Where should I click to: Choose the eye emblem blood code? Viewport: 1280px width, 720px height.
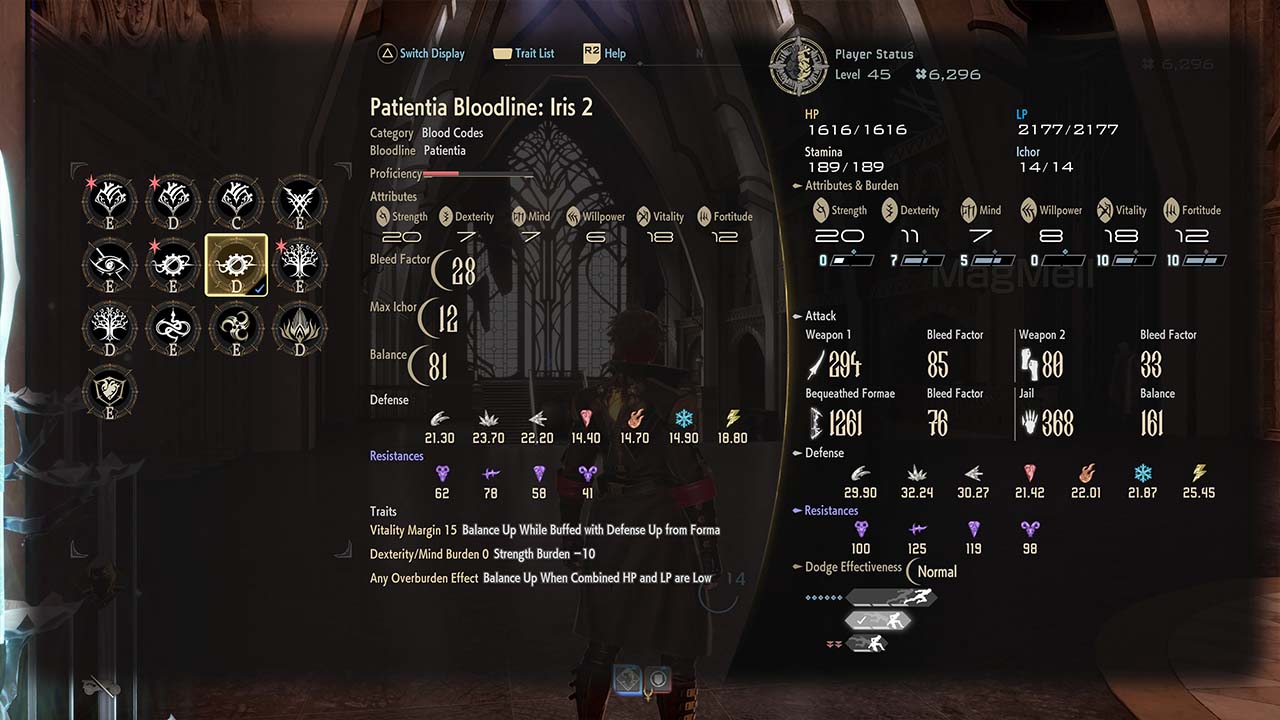point(110,265)
